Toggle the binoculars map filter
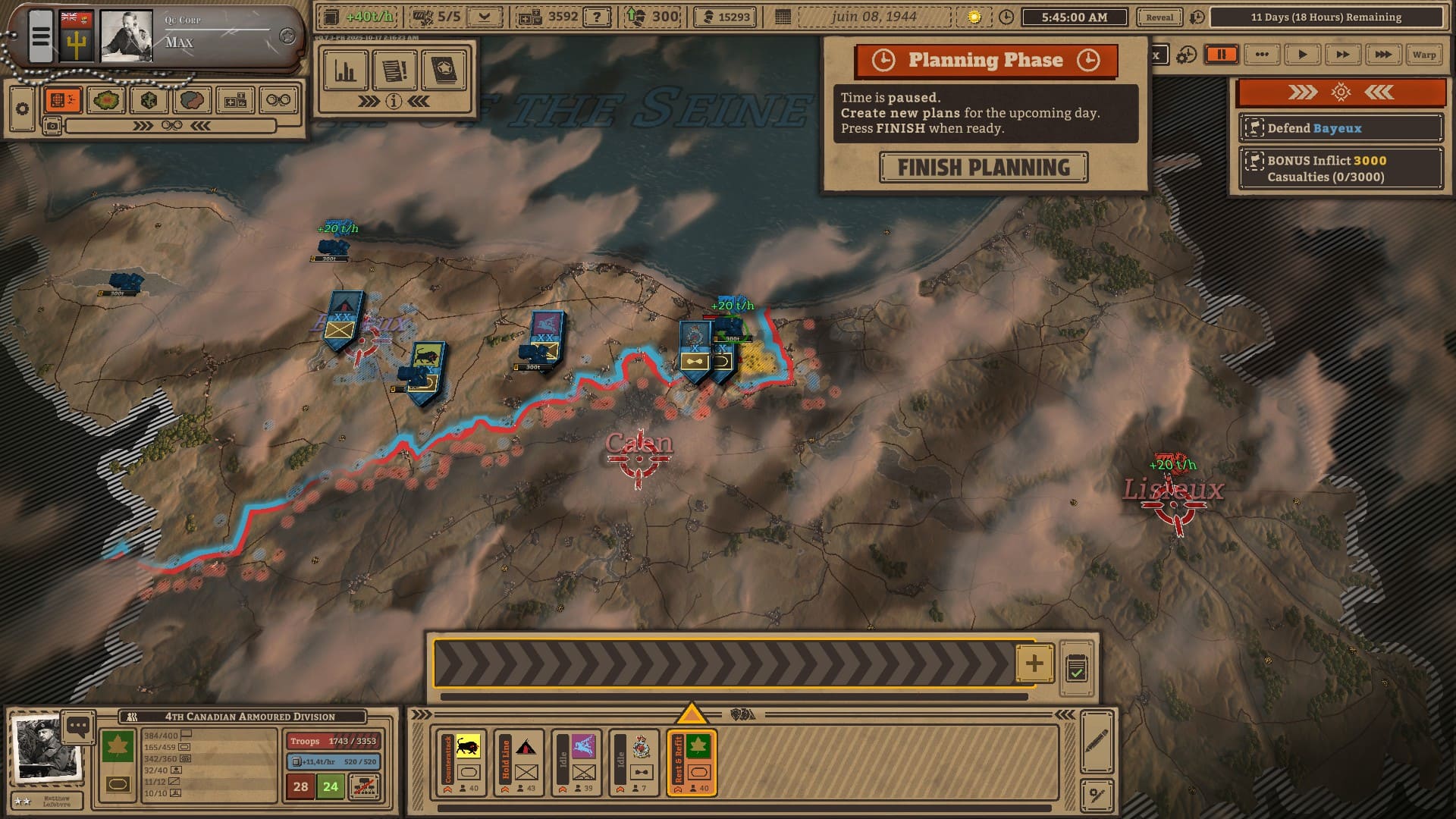The width and height of the screenshot is (1456, 819). [x=278, y=100]
